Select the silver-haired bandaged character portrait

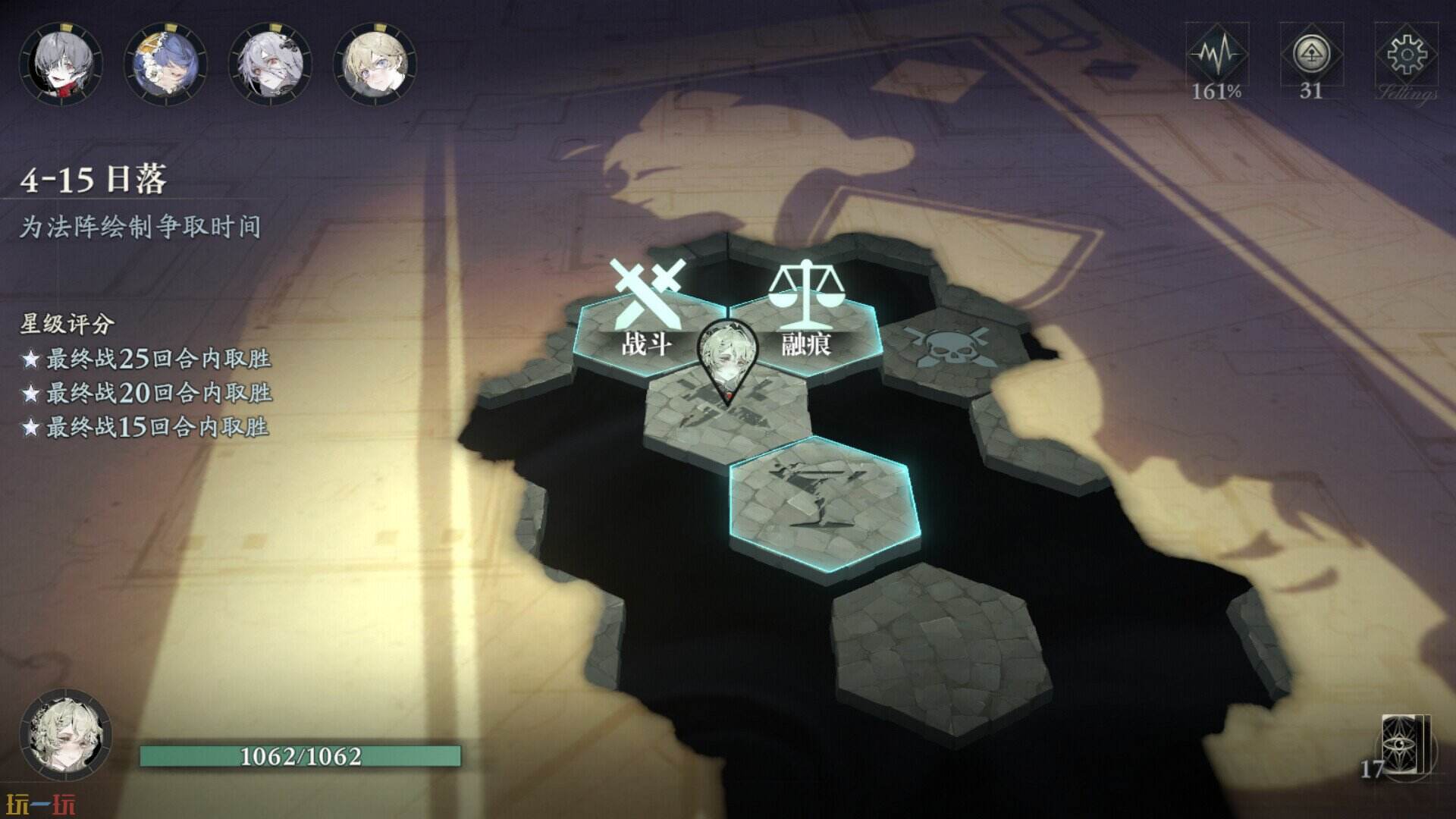(x=270, y=62)
